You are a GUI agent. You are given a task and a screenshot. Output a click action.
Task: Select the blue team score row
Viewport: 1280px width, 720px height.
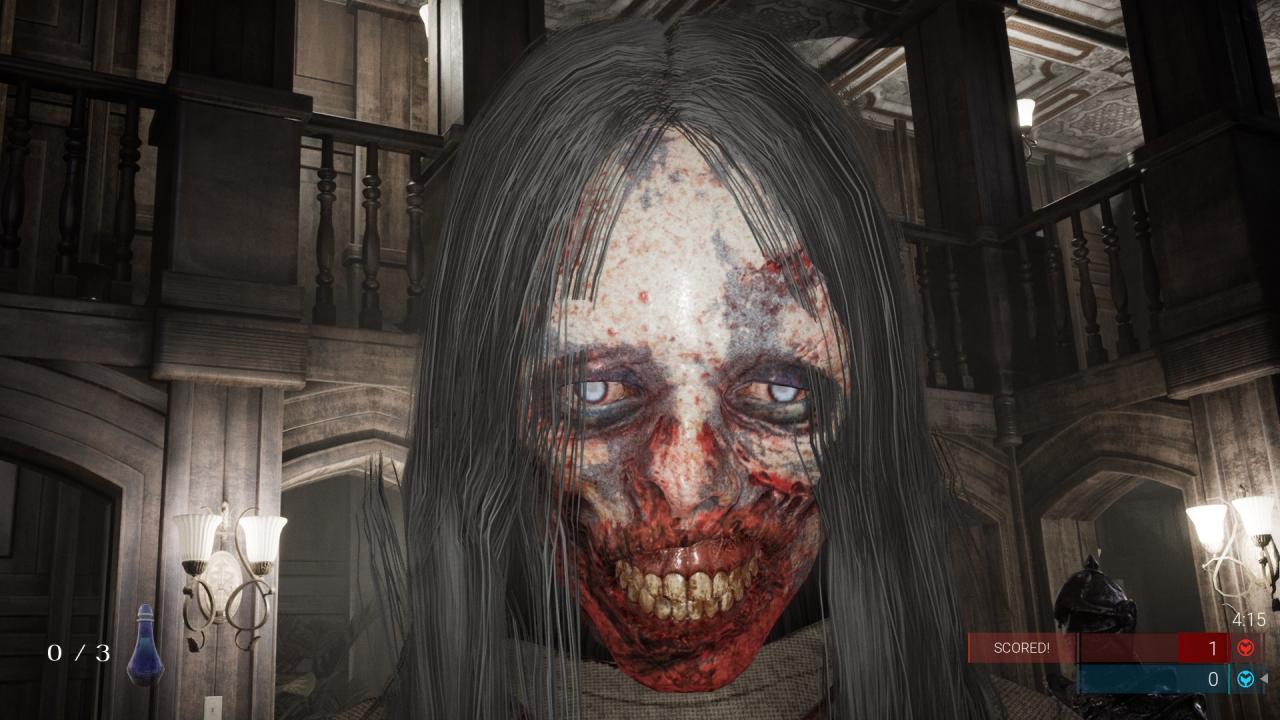click(x=1160, y=678)
